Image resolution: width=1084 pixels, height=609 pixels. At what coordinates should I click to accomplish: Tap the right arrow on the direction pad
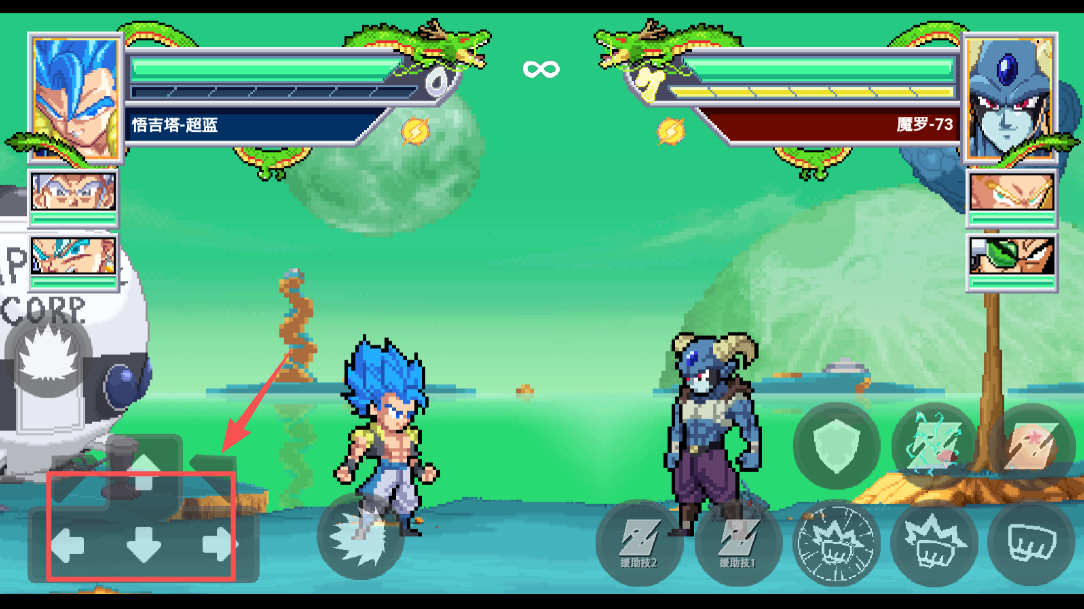[218, 545]
